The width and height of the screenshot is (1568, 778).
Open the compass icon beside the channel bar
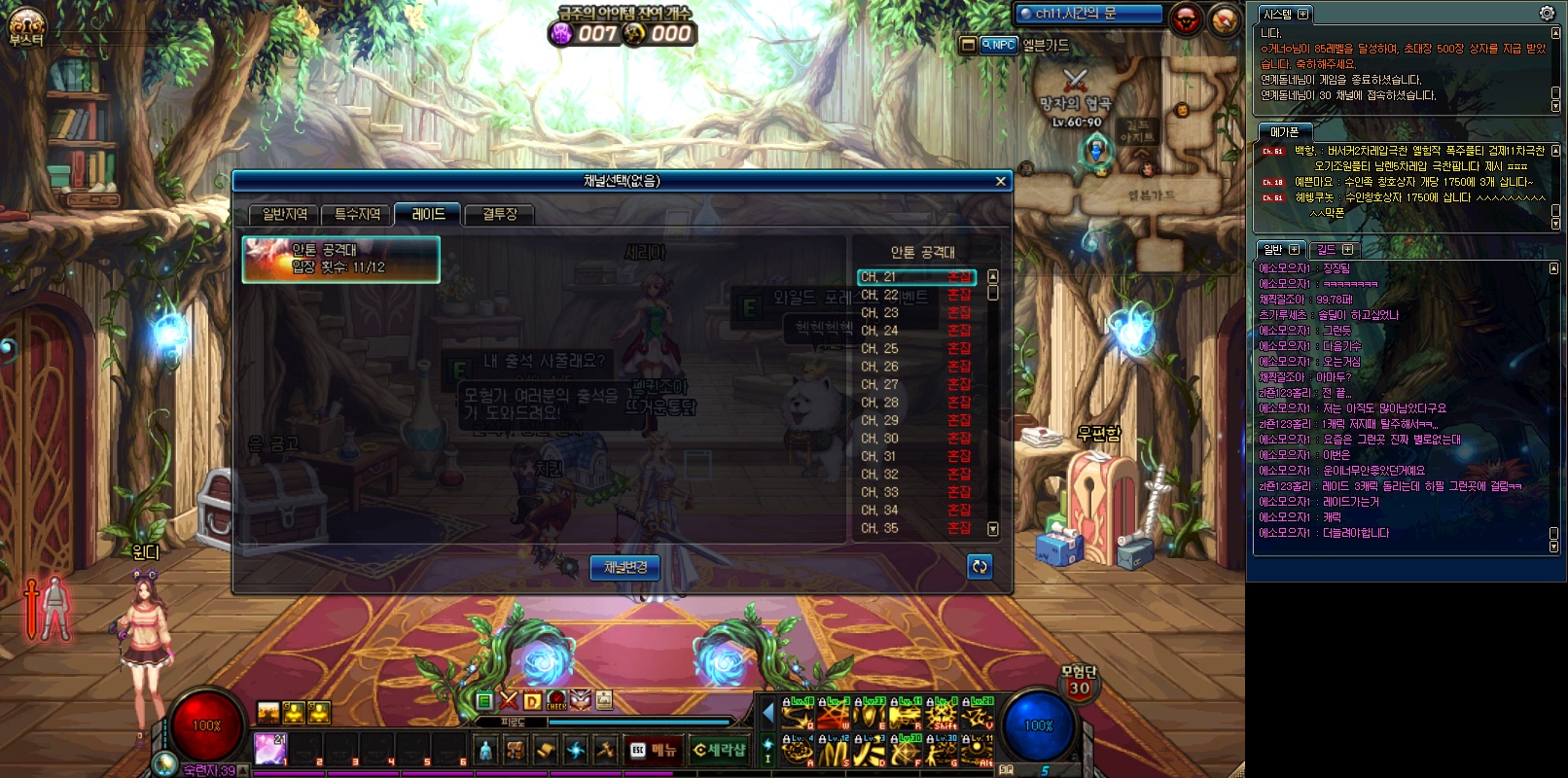click(1225, 19)
